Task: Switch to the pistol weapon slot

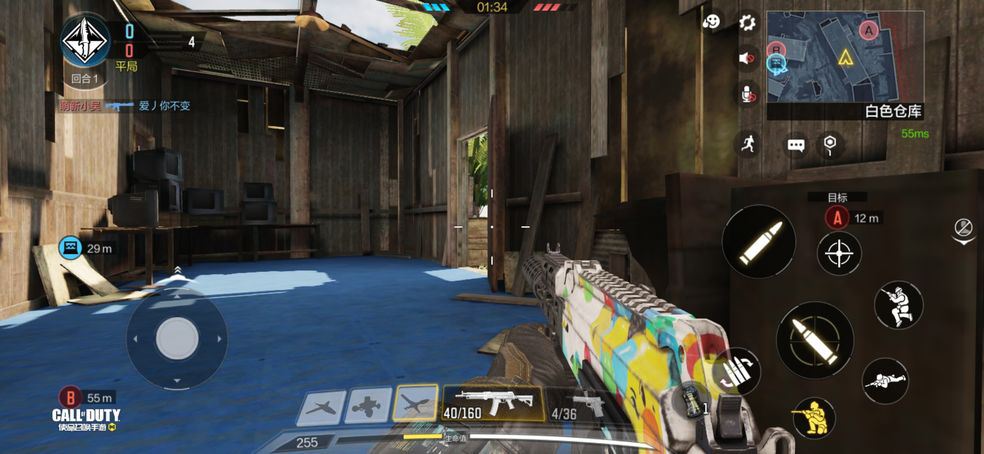Action: click(x=579, y=404)
